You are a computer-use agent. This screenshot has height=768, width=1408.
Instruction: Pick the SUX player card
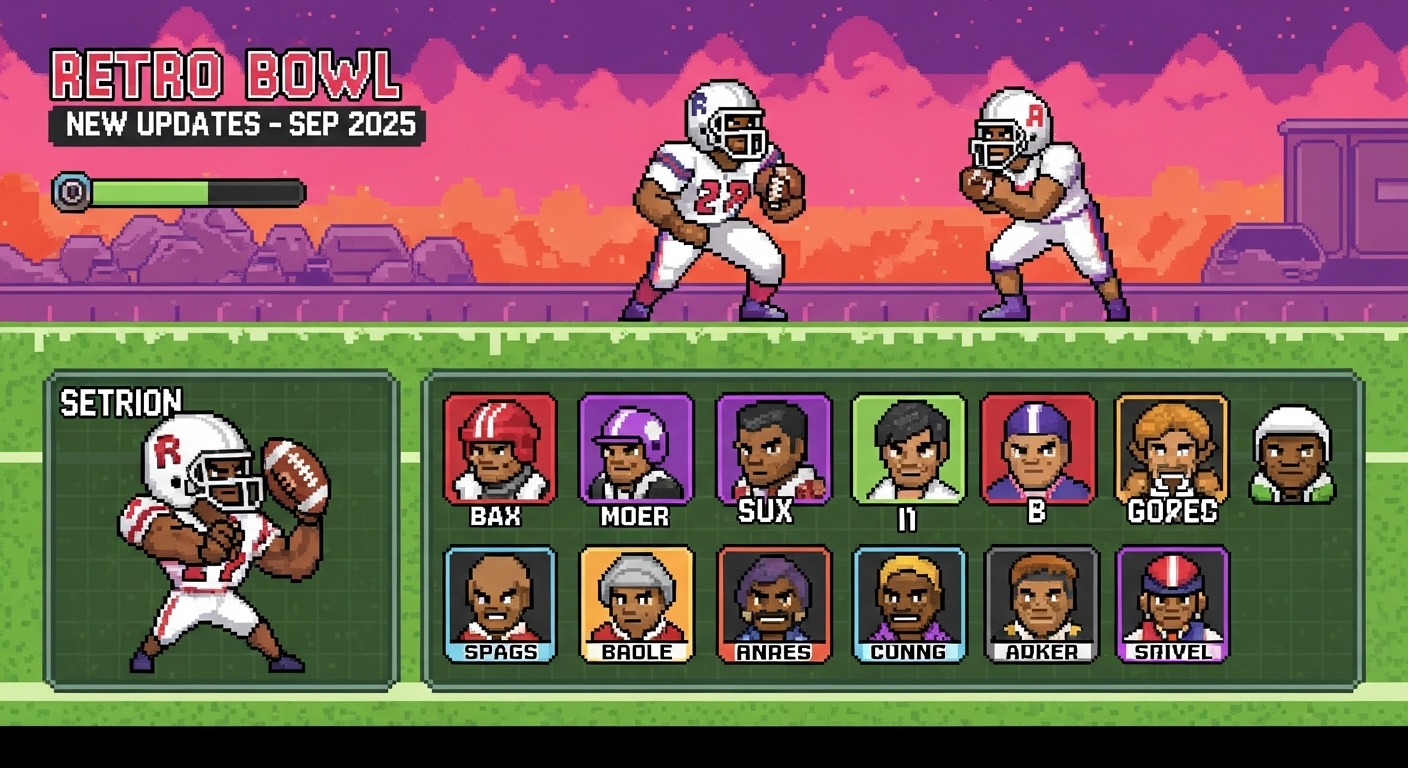point(773,448)
